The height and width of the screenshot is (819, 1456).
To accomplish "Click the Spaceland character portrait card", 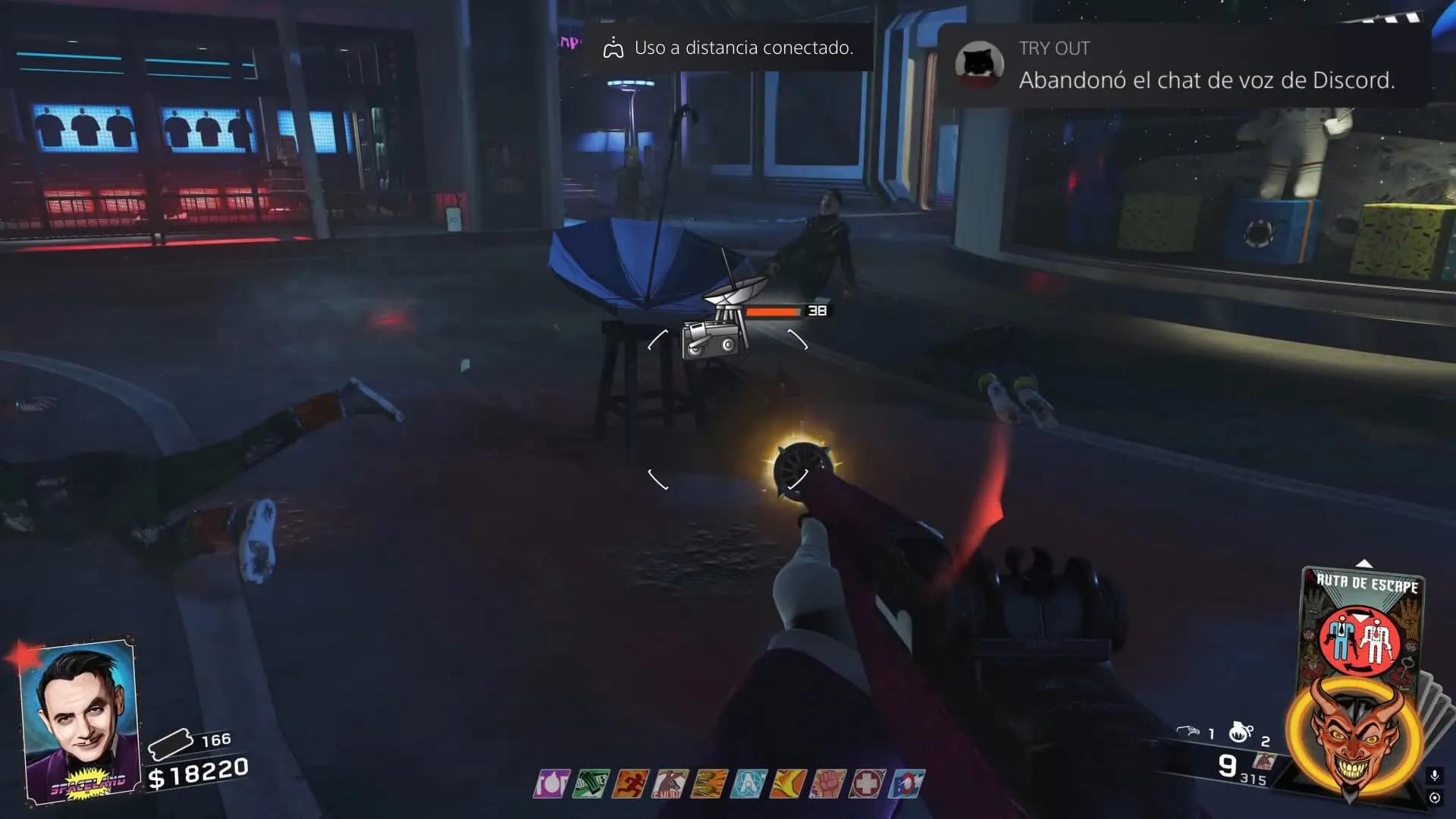I will (81, 721).
